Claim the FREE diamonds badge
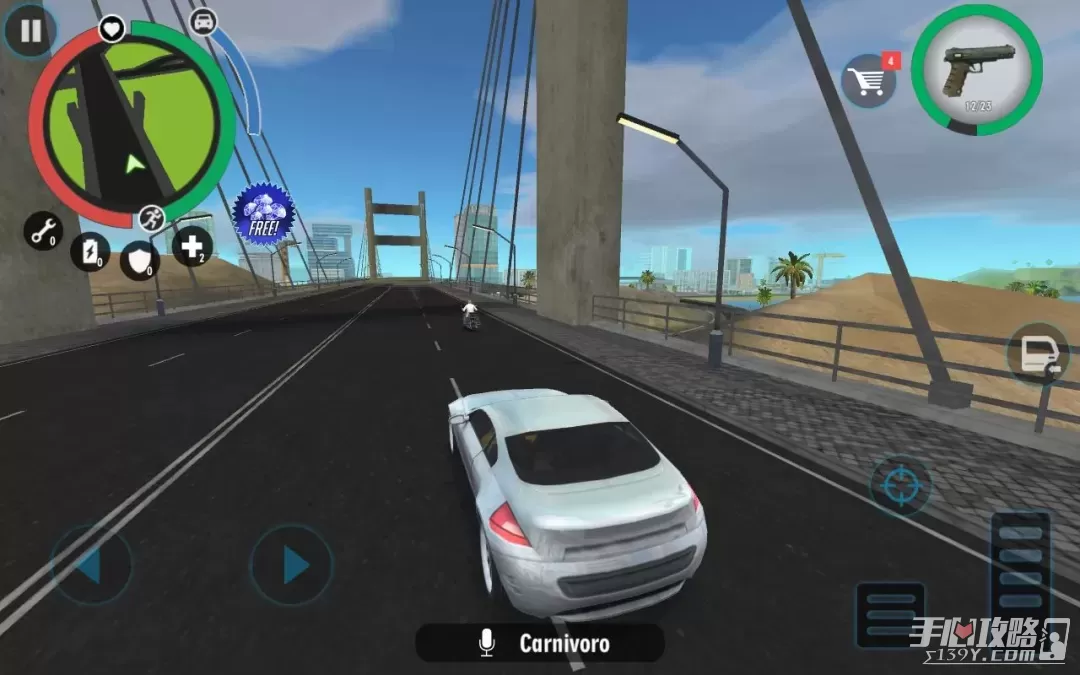Image resolution: width=1080 pixels, height=675 pixels. (x=263, y=213)
